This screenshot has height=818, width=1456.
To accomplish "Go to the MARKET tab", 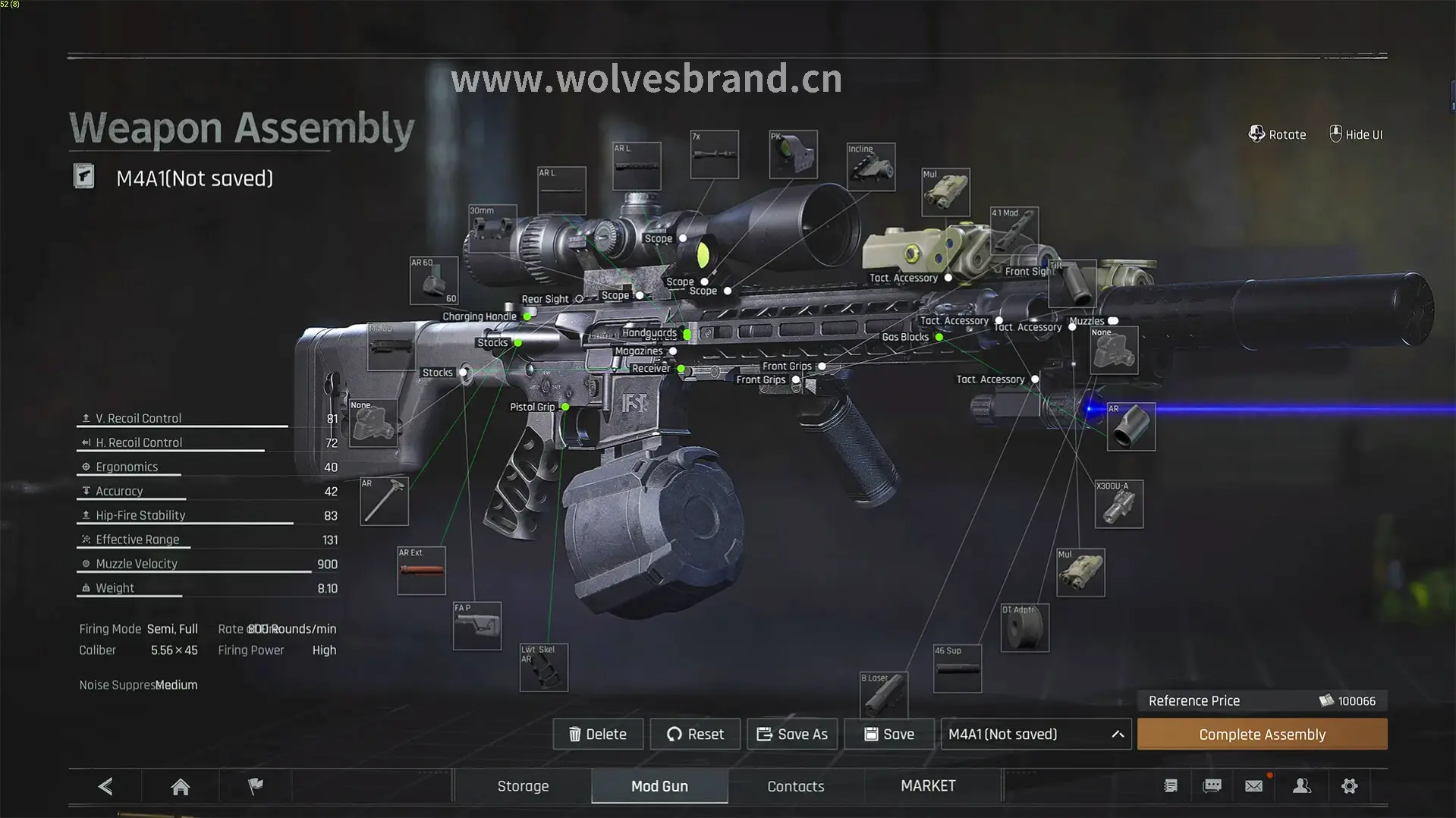I will [928, 786].
